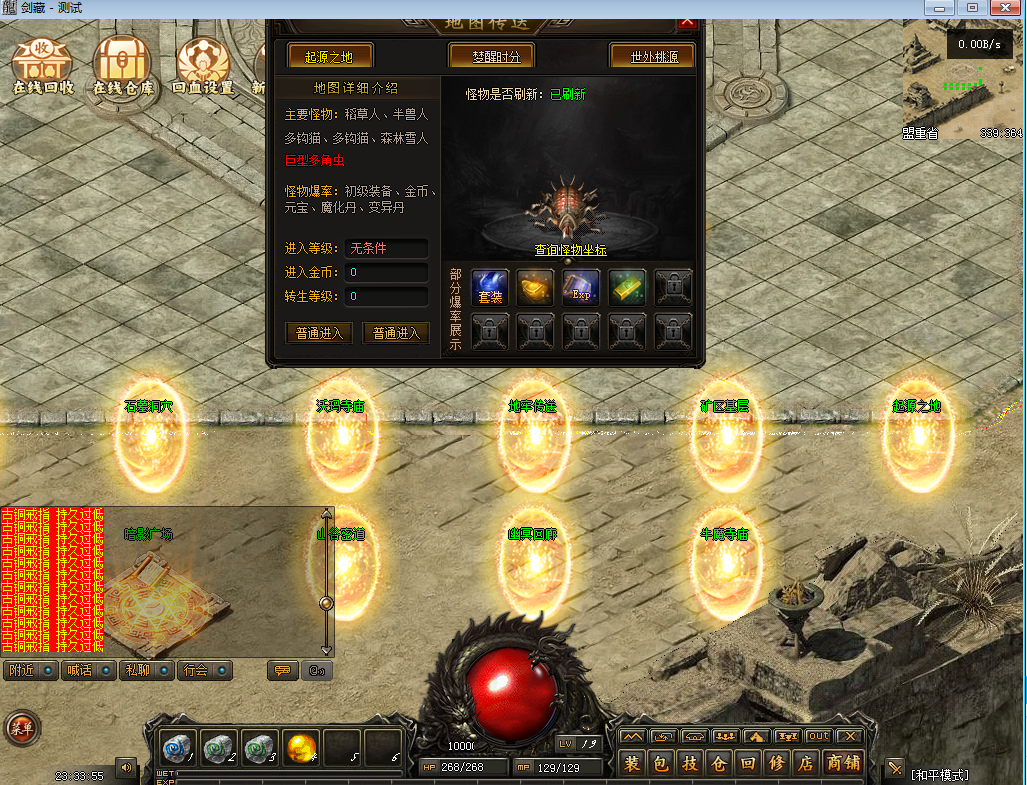Open the 在线仓库 online warehouse
1027x785 pixels.
[124, 64]
